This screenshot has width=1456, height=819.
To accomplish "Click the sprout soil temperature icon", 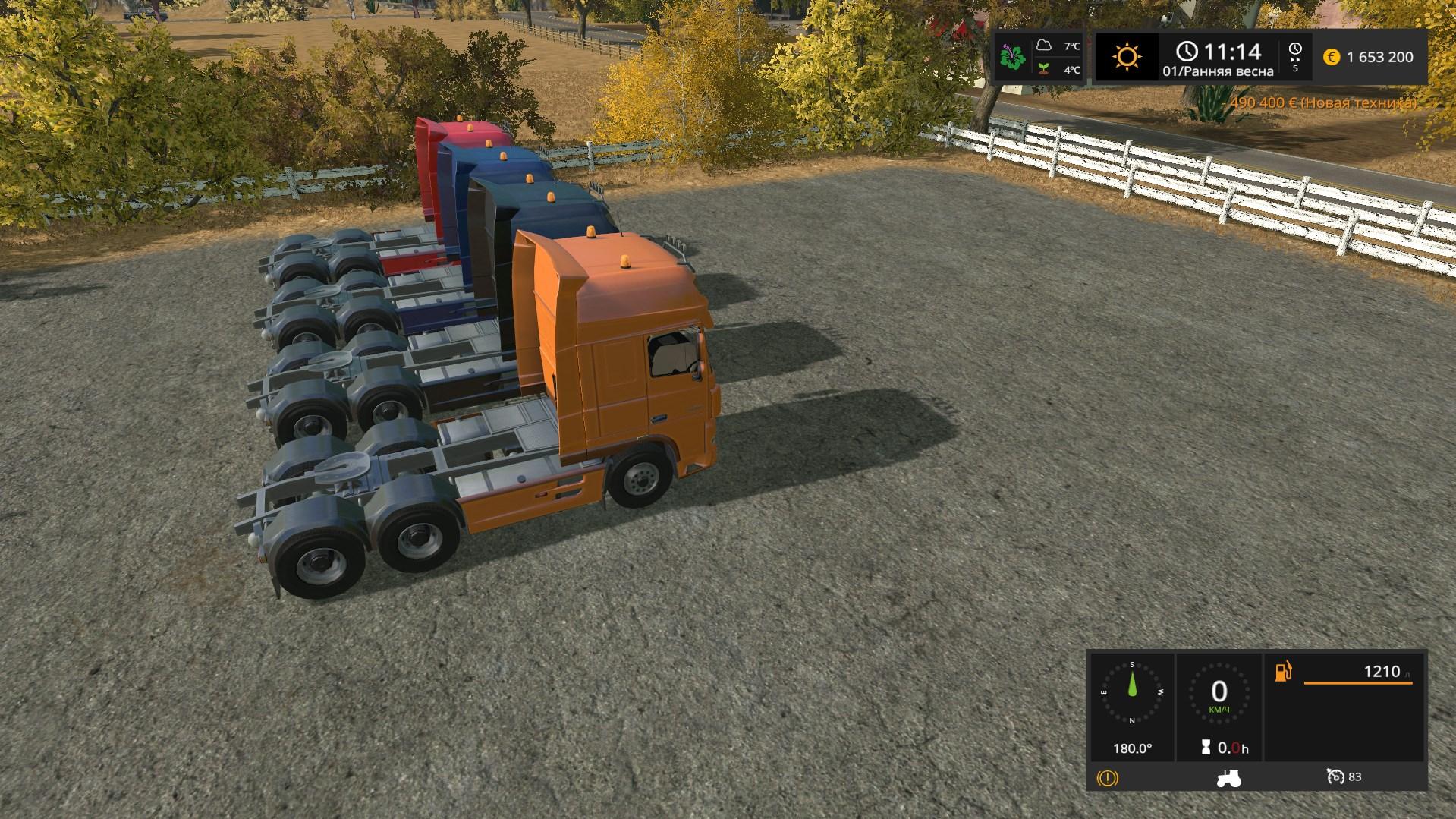I will pos(1045,69).
